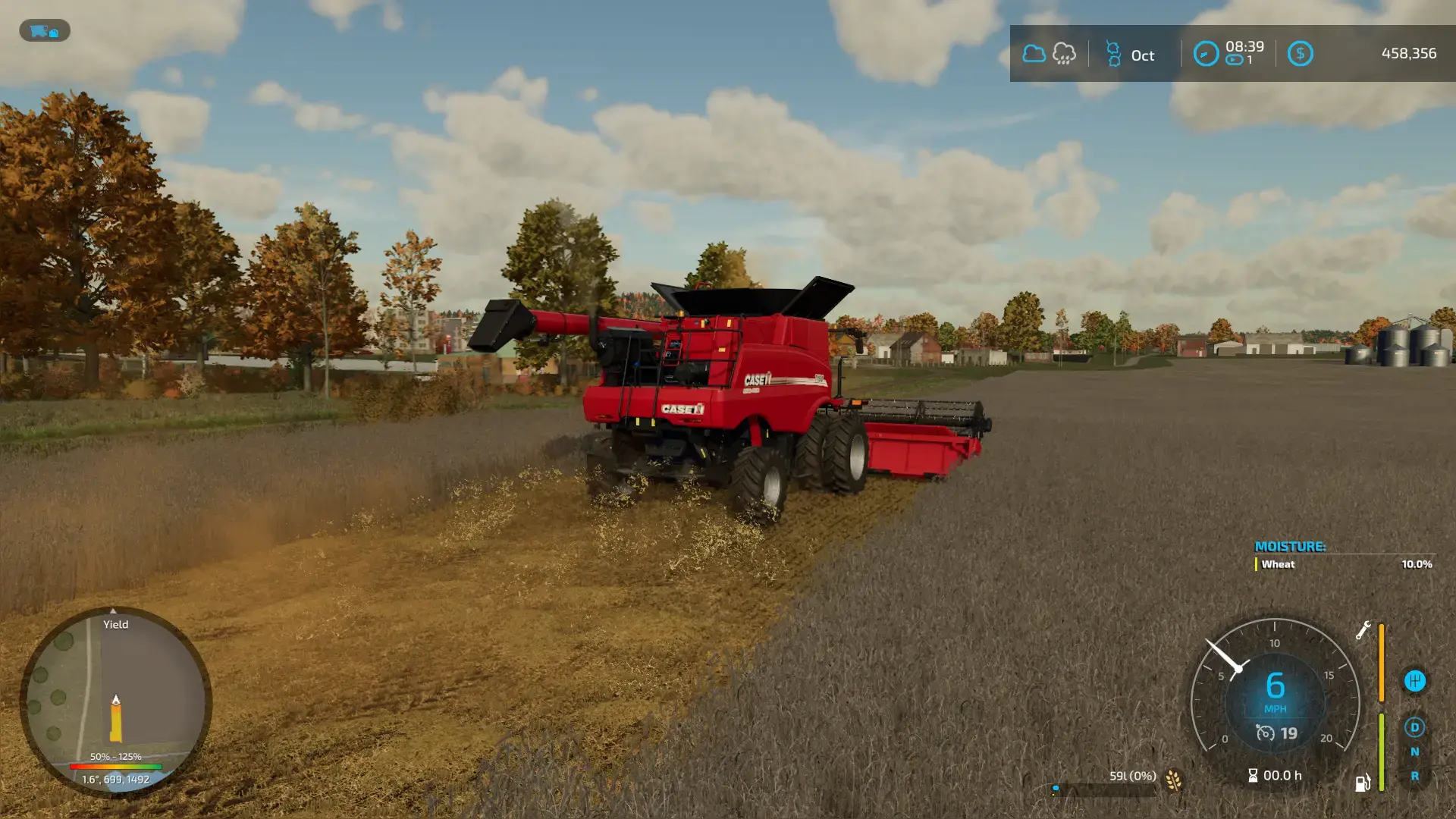Click the vehicle icon pill in the corner
This screenshot has width=1456, height=819.
click(45, 31)
